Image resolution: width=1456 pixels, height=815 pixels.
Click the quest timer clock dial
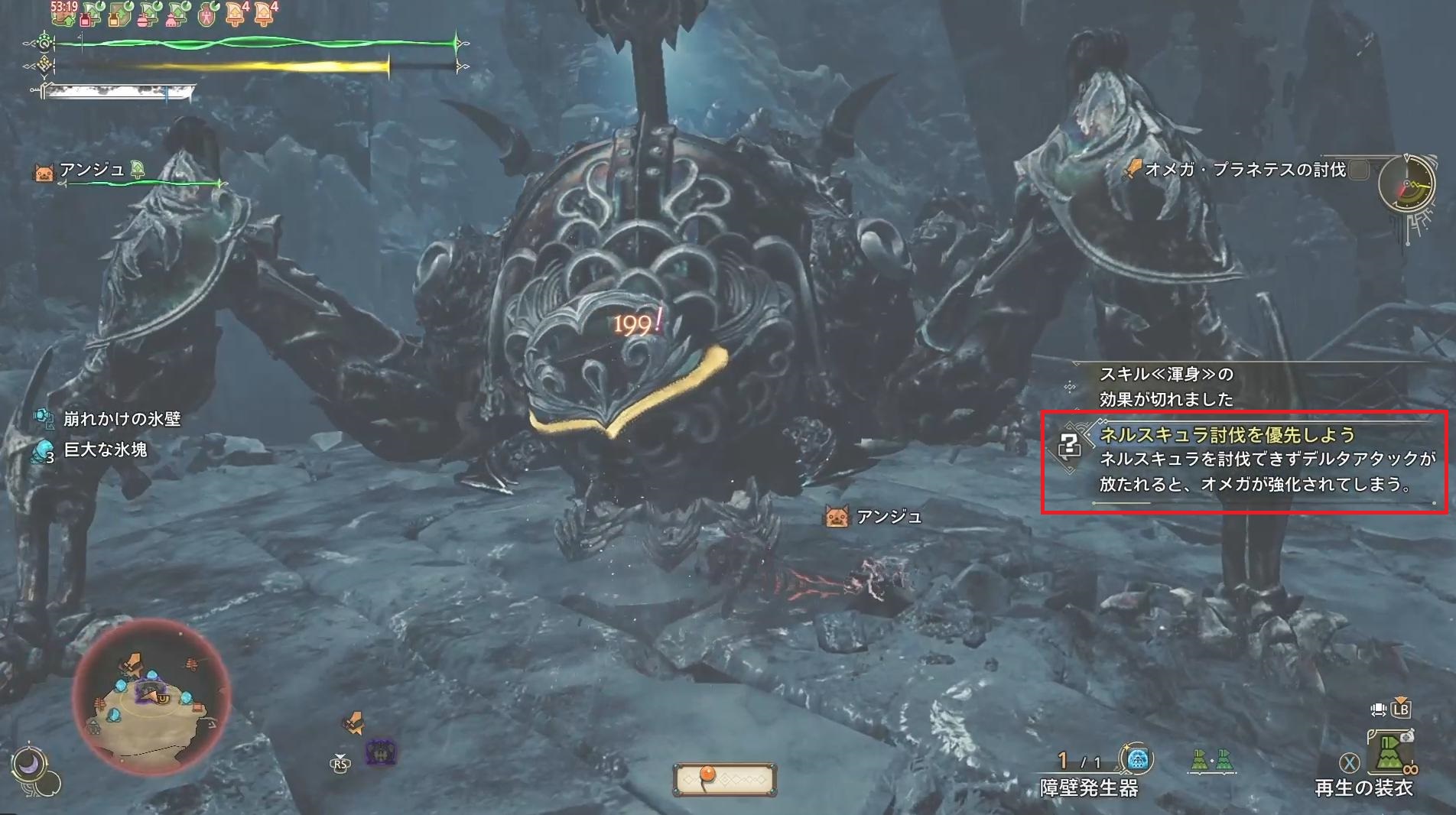click(1407, 185)
